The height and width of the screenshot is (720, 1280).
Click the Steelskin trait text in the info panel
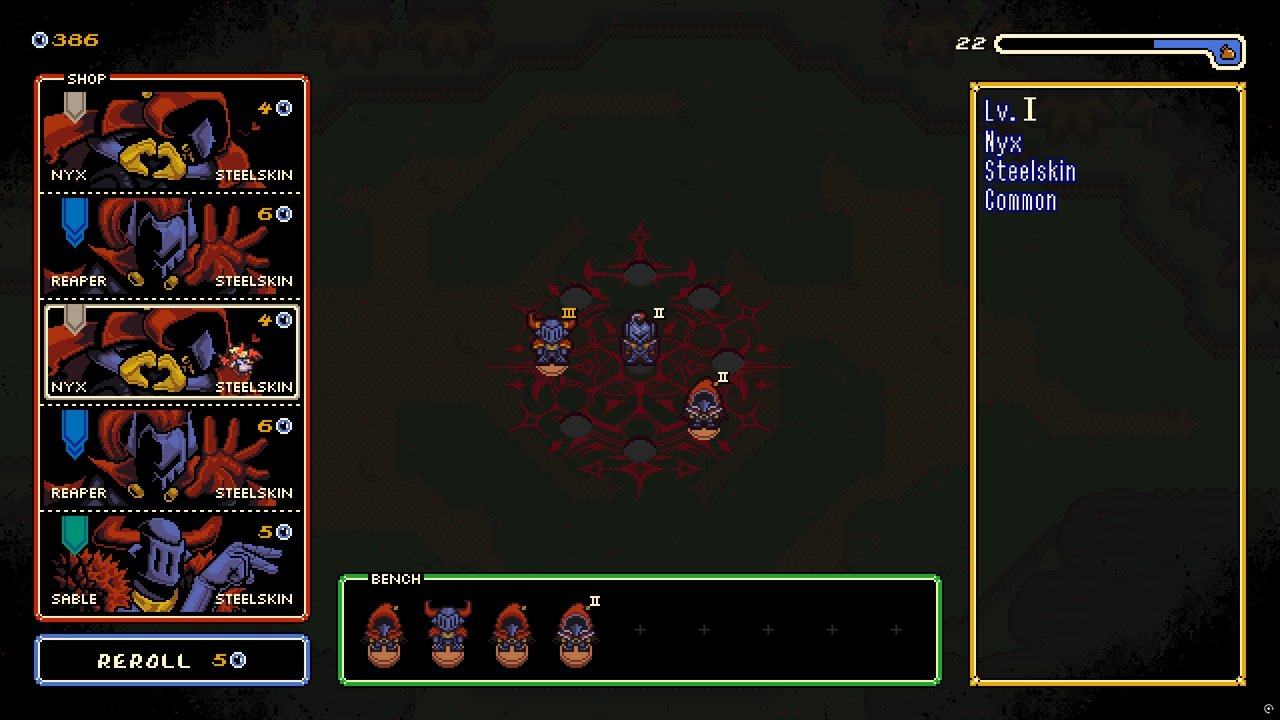click(x=1031, y=171)
